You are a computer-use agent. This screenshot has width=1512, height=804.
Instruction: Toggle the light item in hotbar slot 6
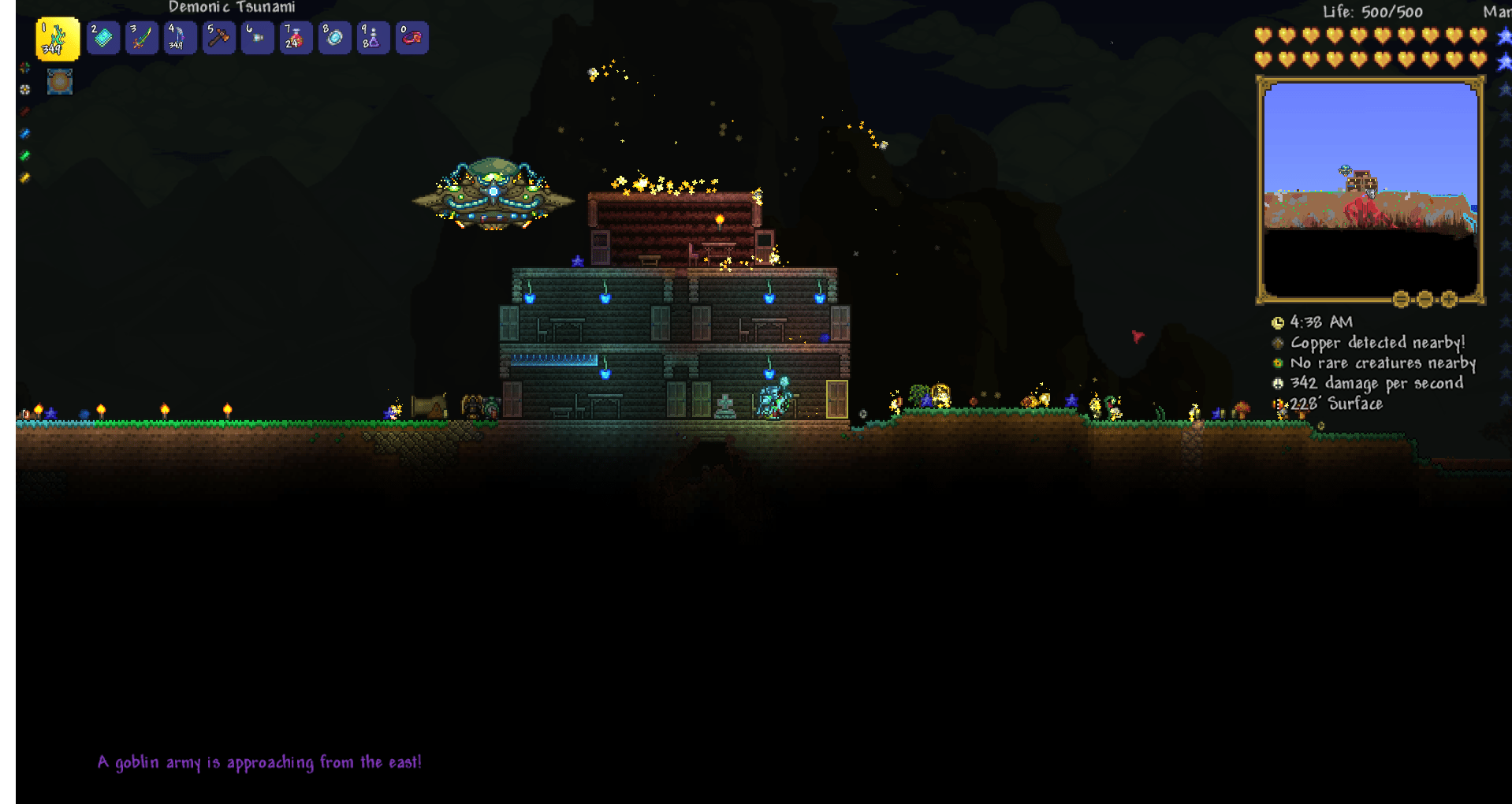(x=257, y=37)
